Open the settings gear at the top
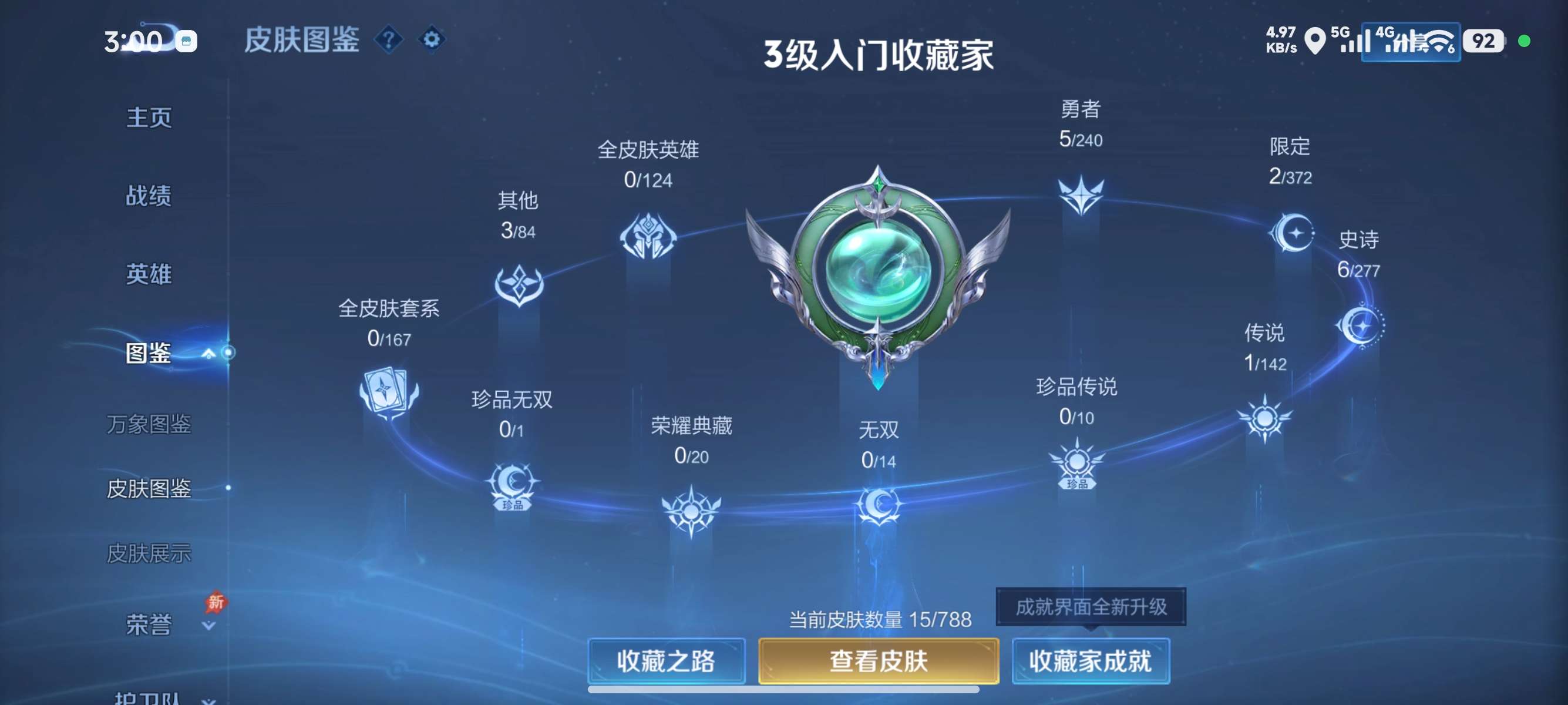The height and width of the screenshot is (705, 1568). click(432, 38)
